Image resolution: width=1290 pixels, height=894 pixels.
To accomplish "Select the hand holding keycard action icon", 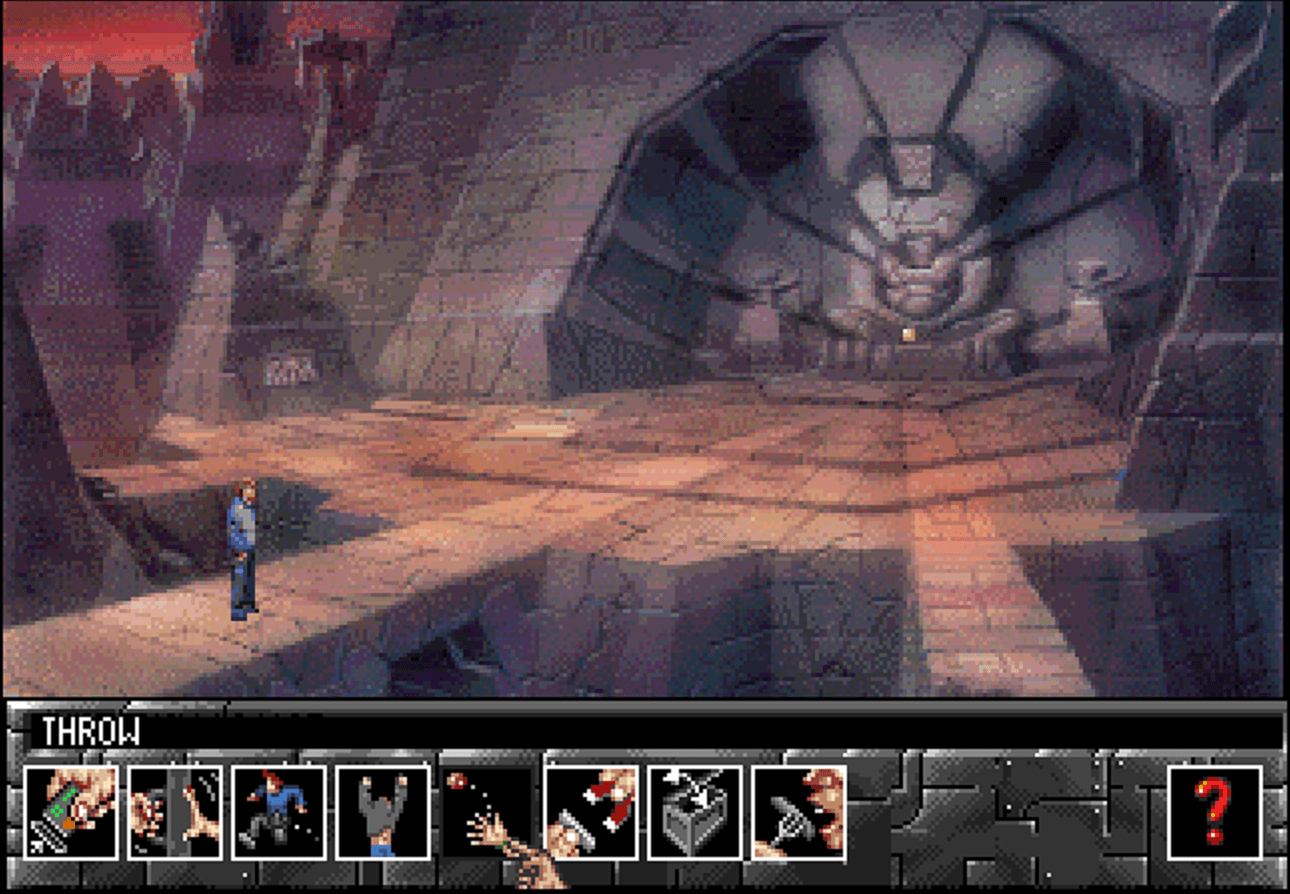I will coord(71,812).
